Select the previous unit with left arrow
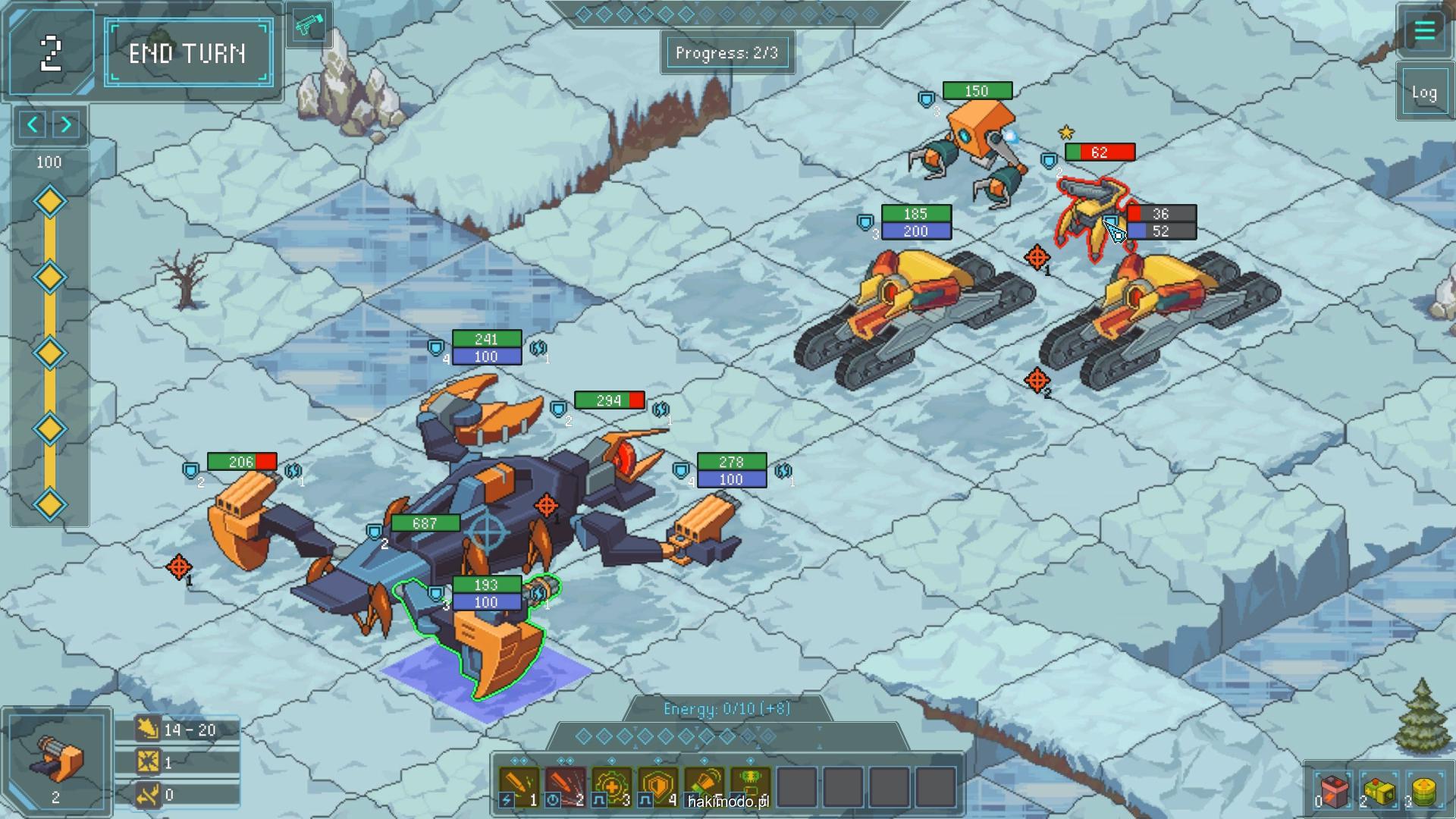 click(x=33, y=124)
